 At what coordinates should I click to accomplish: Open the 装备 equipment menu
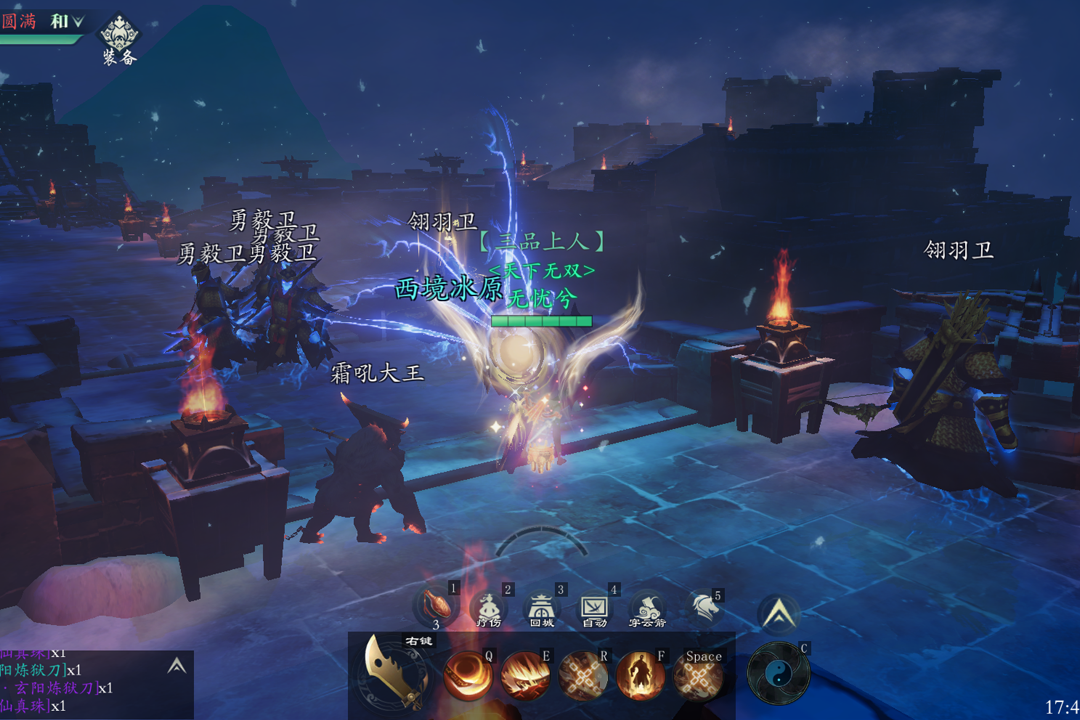(119, 38)
